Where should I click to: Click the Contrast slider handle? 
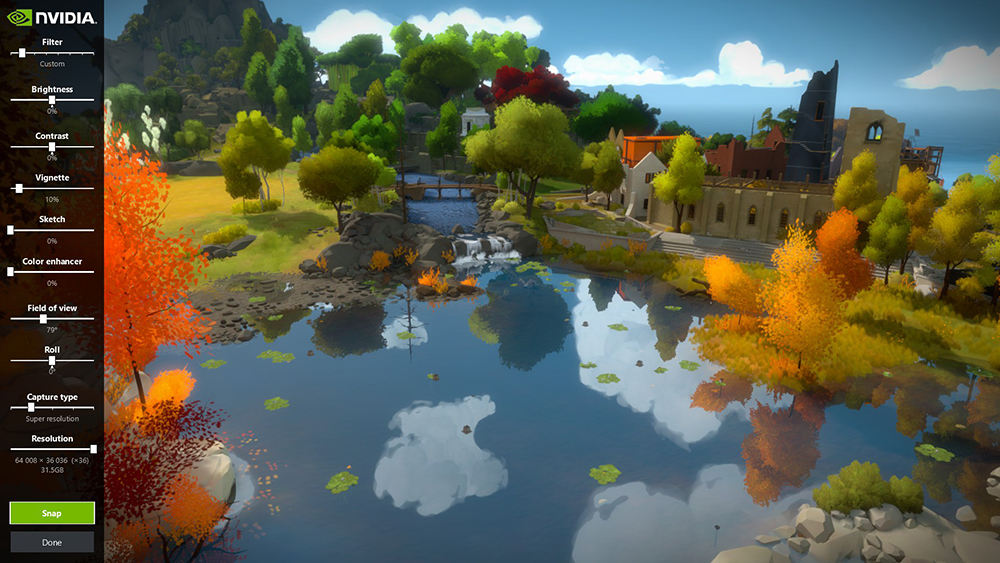(52, 147)
